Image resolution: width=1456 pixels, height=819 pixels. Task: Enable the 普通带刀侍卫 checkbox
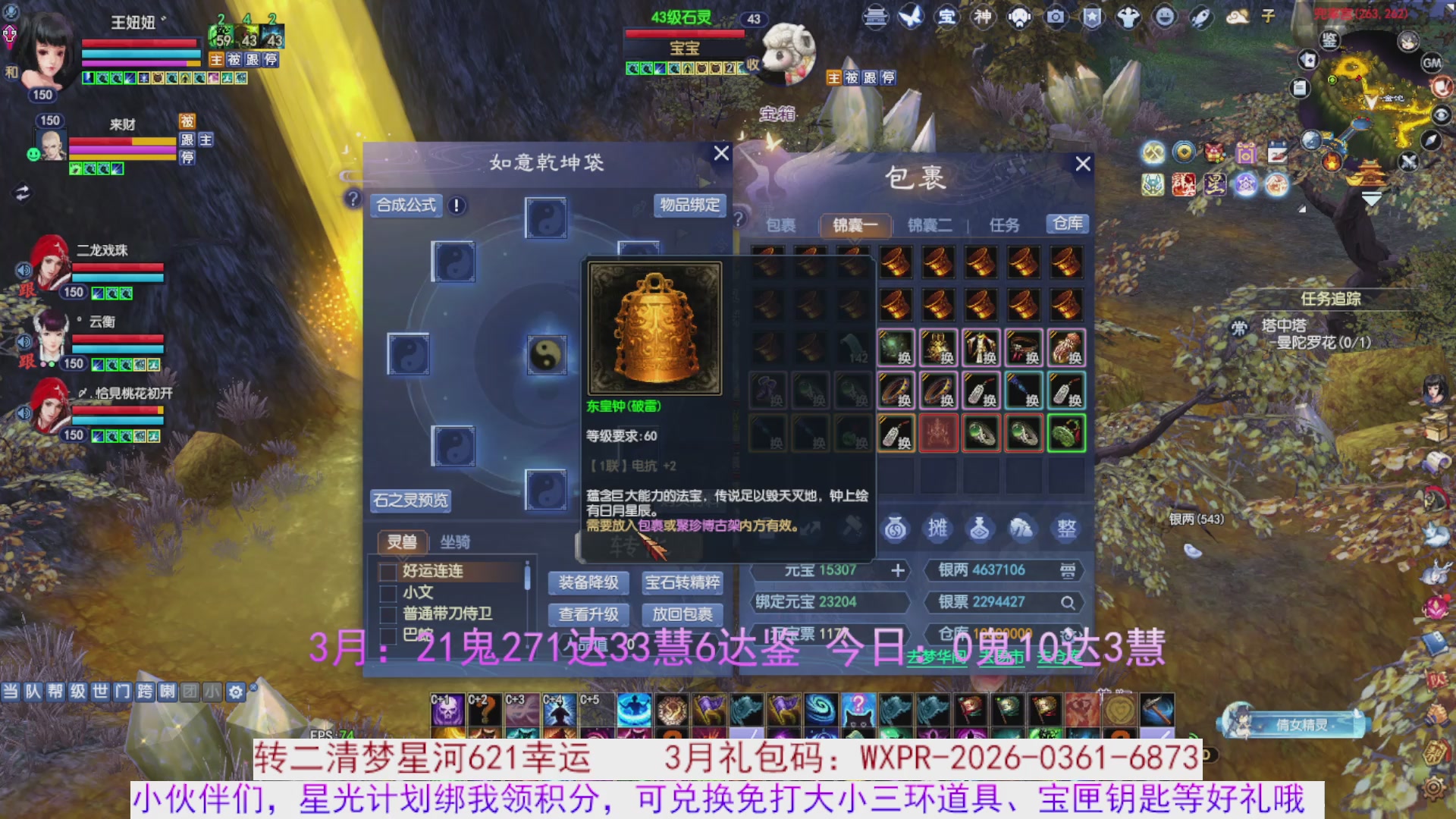[x=389, y=614]
